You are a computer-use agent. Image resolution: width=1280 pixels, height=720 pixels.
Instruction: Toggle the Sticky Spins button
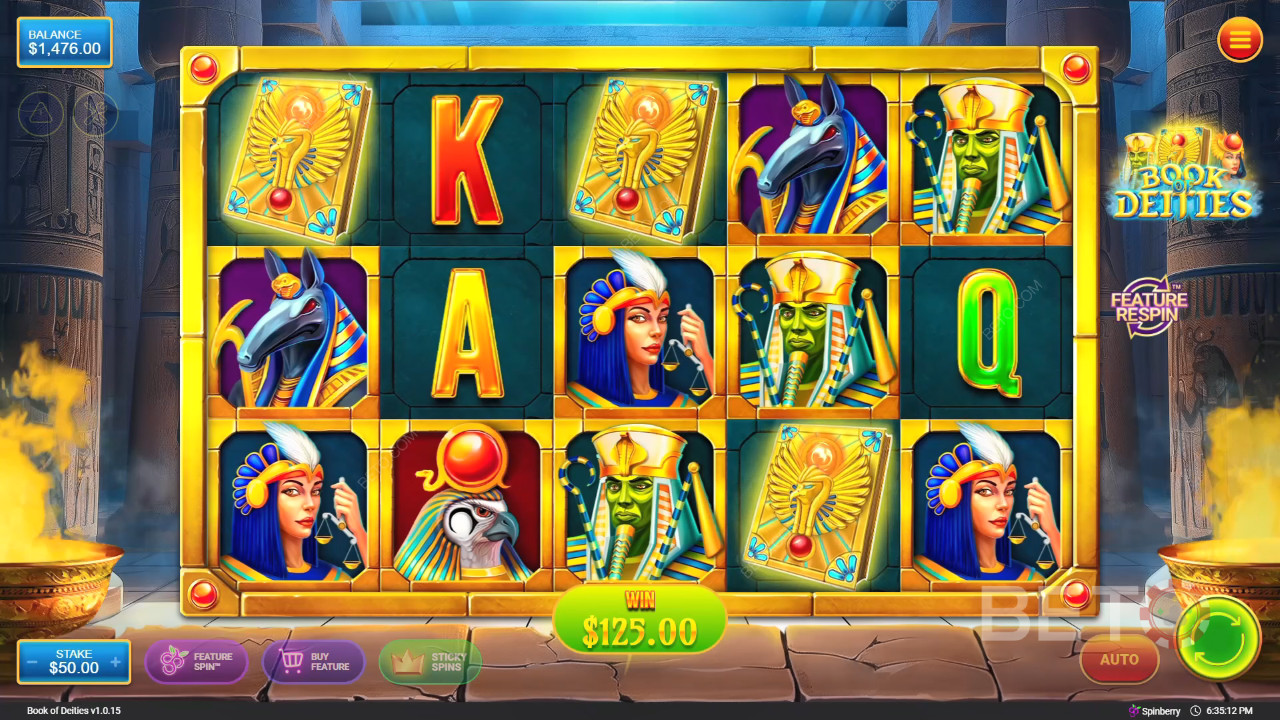(x=430, y=662)
